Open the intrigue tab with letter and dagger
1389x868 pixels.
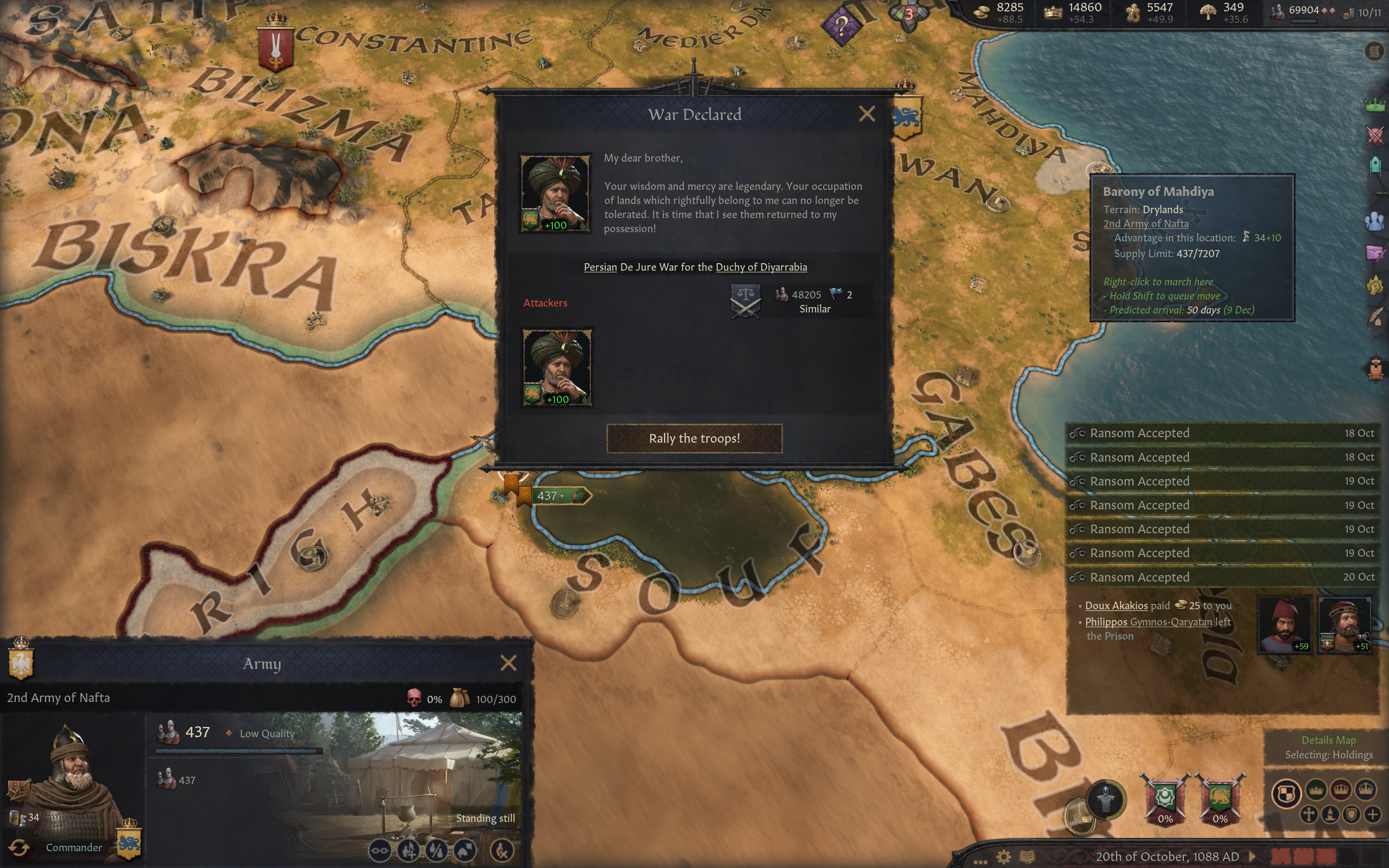click(x=1375, y=253)
